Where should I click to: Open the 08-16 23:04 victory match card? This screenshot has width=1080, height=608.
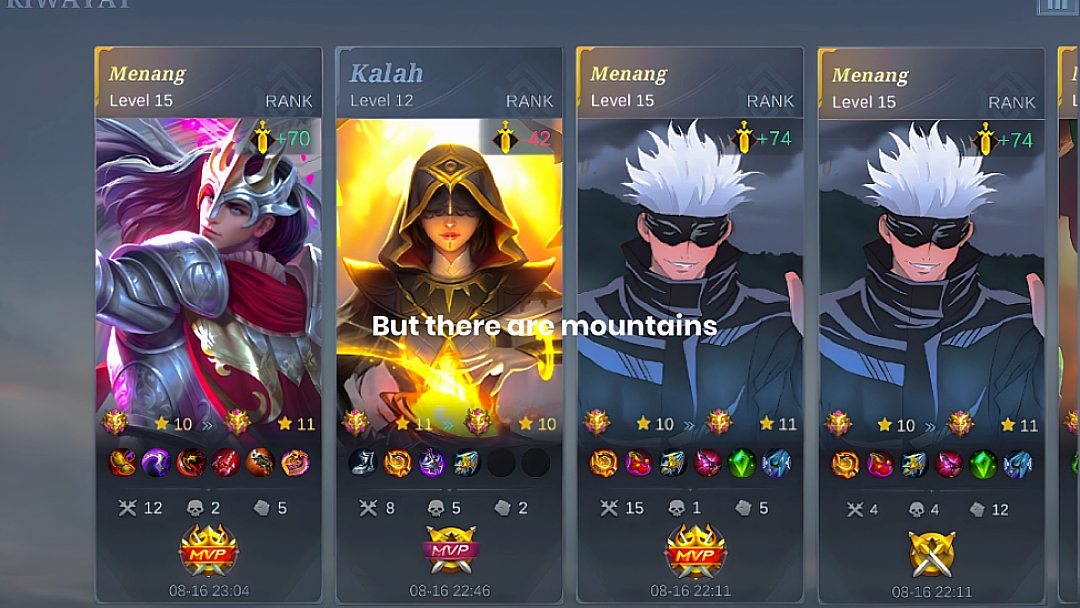click(208, 300)
